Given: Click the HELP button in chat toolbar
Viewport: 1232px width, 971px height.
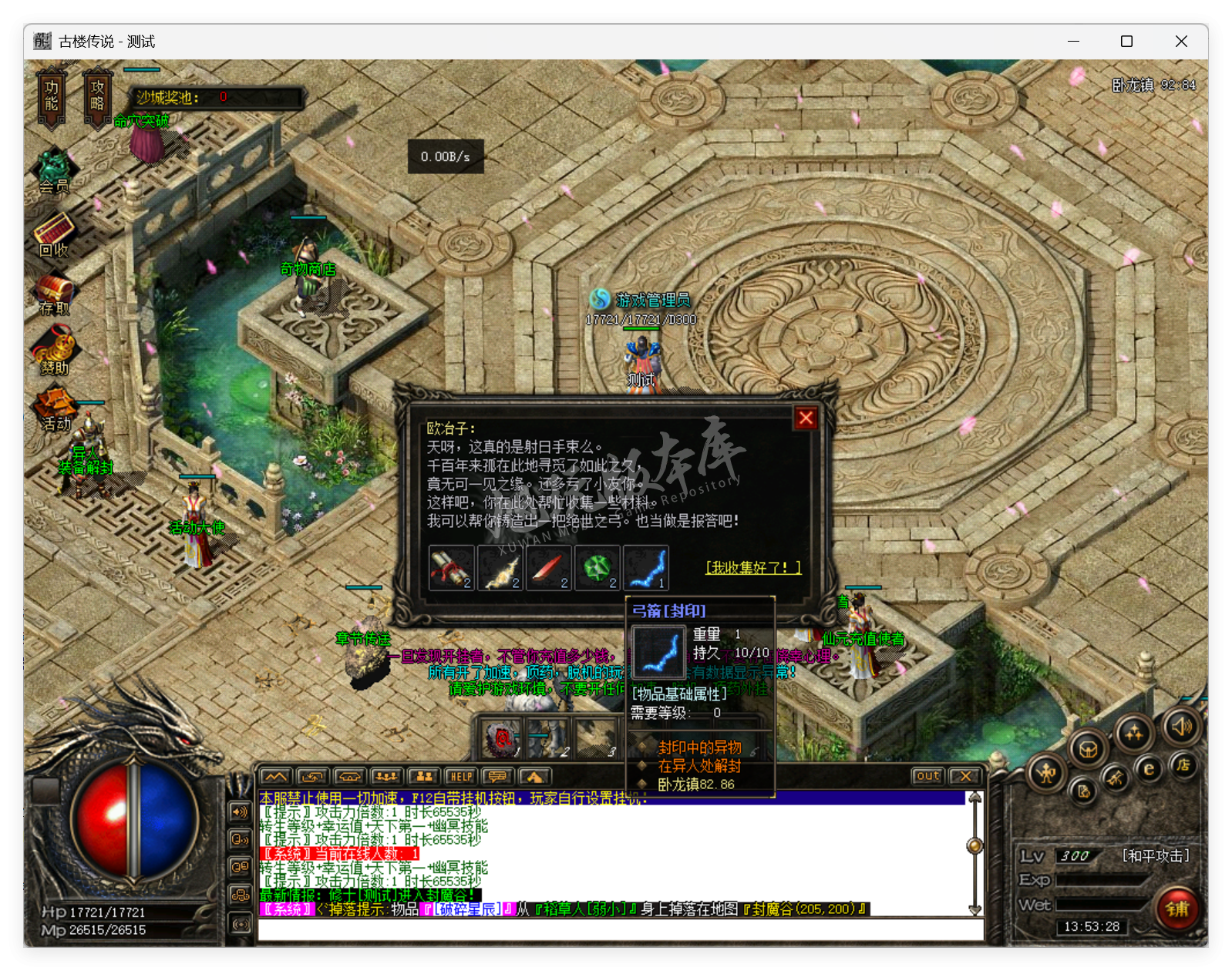Looking at the screenshot, I should point(461,776).
